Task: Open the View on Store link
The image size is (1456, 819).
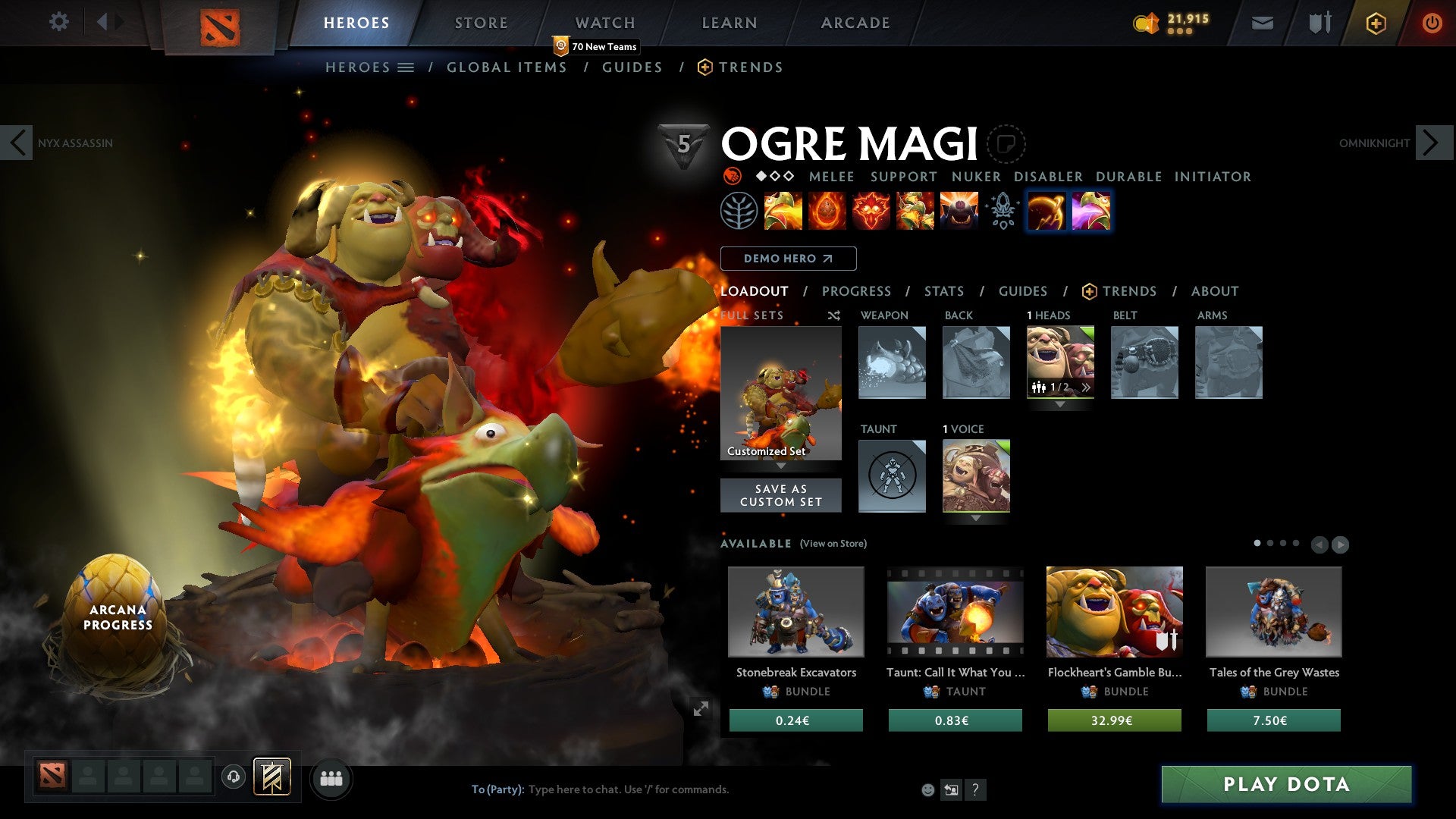Action: tap(832, 544)
